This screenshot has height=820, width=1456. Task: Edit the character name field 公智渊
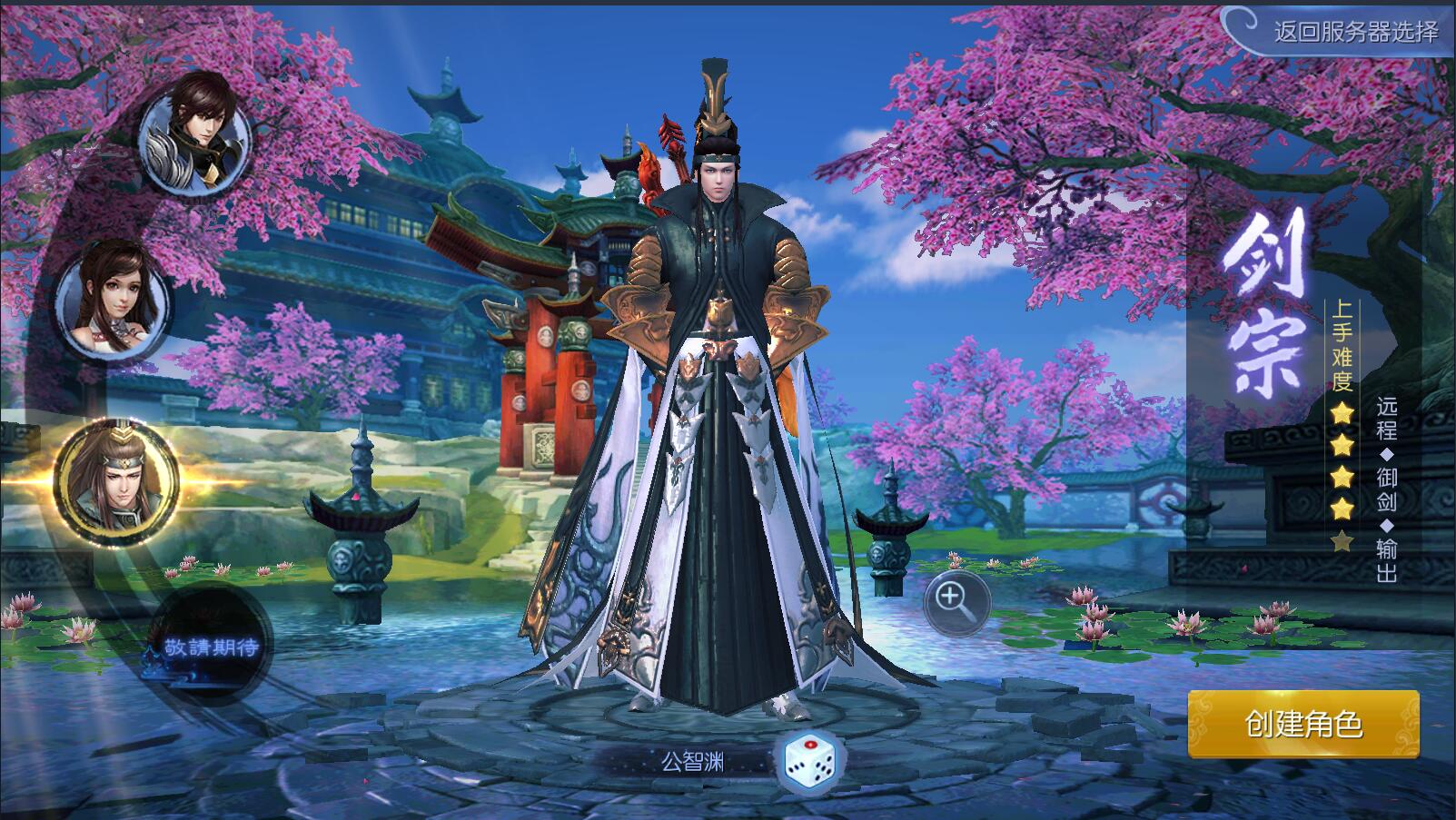[693, 762]
